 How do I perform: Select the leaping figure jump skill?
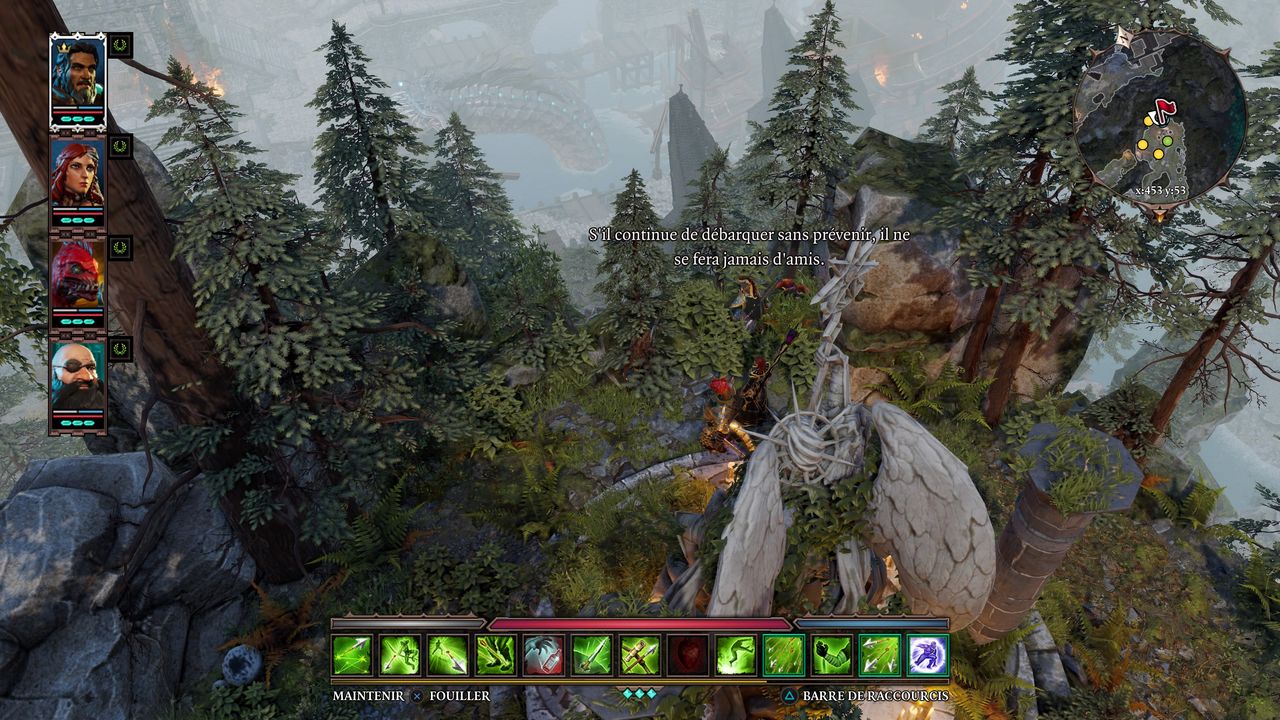click(x=736, y=655)
